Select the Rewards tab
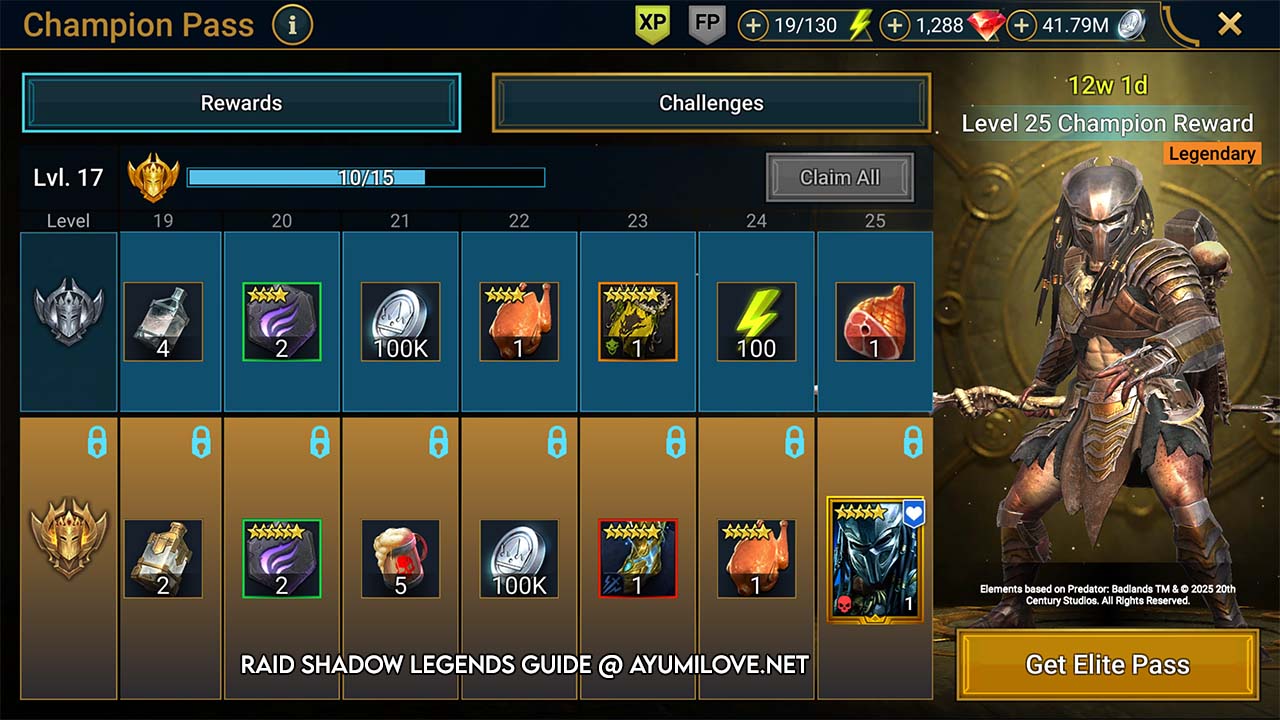This screenshot has width=1280, height=720. point(241,102)
